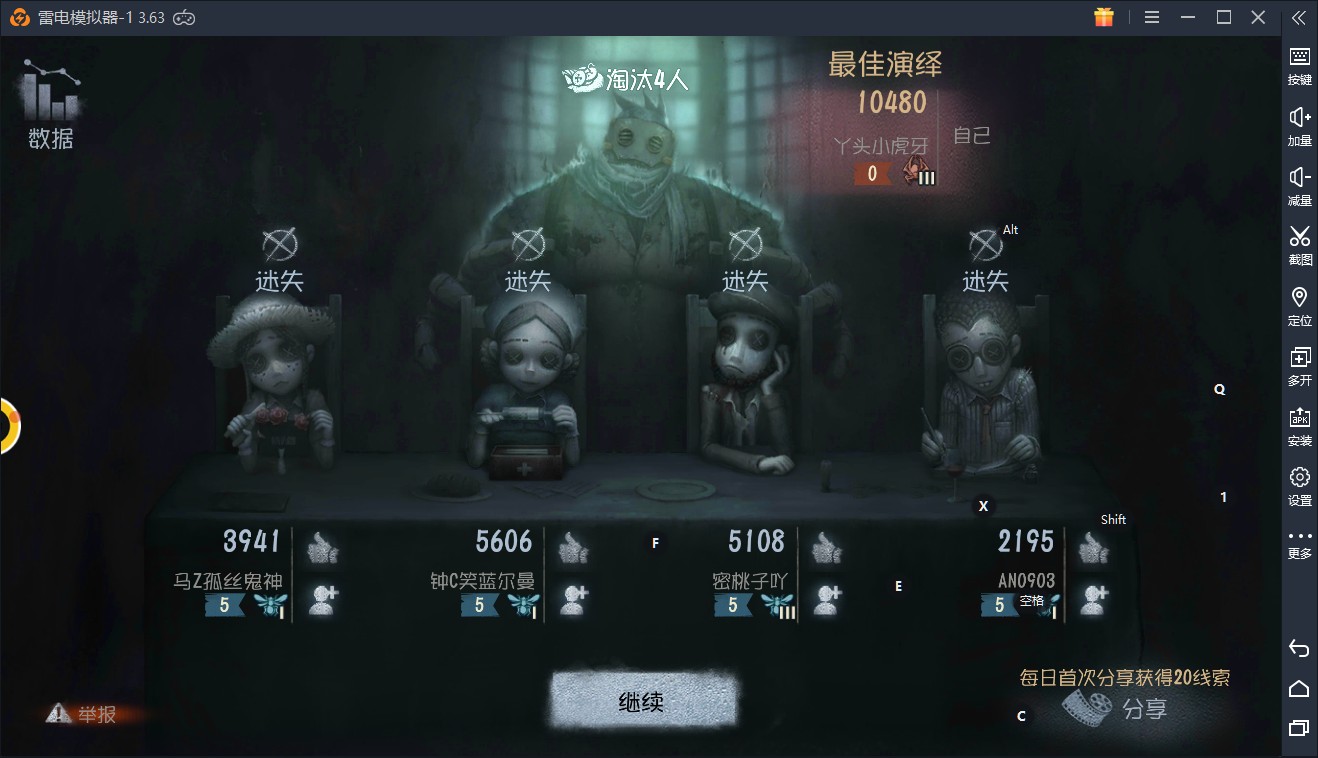Open the 数据 match statistics
The height and width of the screenshot is (758, 1318).
point(50,106)
